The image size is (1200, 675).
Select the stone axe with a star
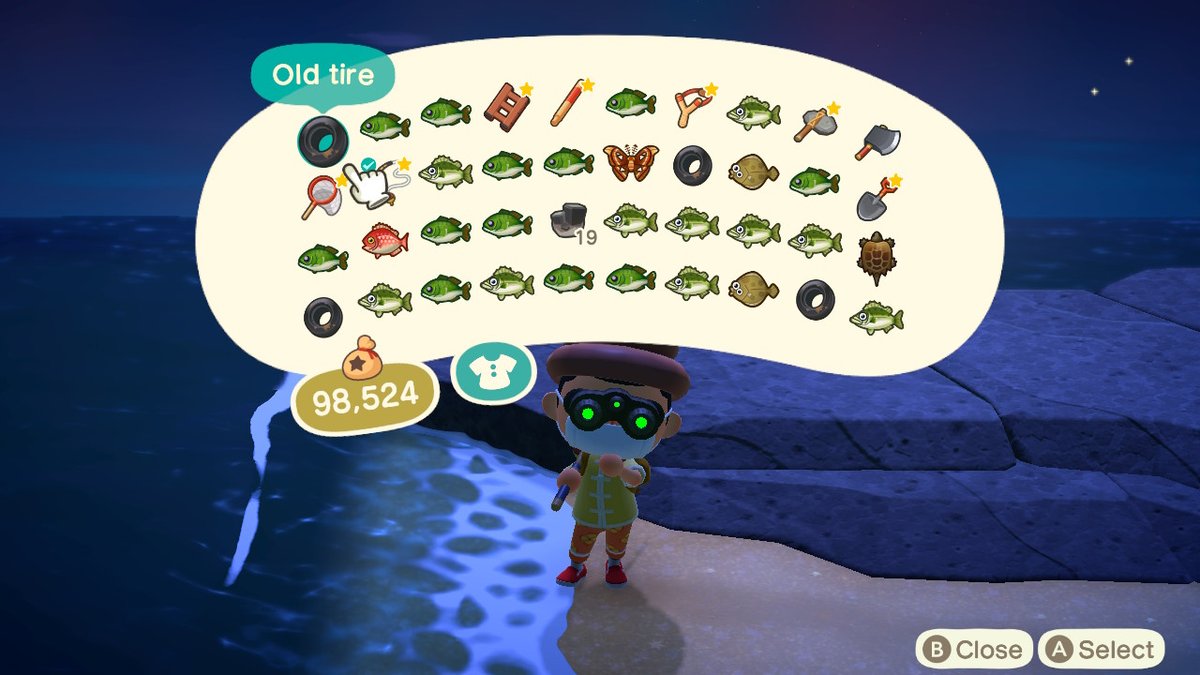pyautogui.click(x=814, y=122)
